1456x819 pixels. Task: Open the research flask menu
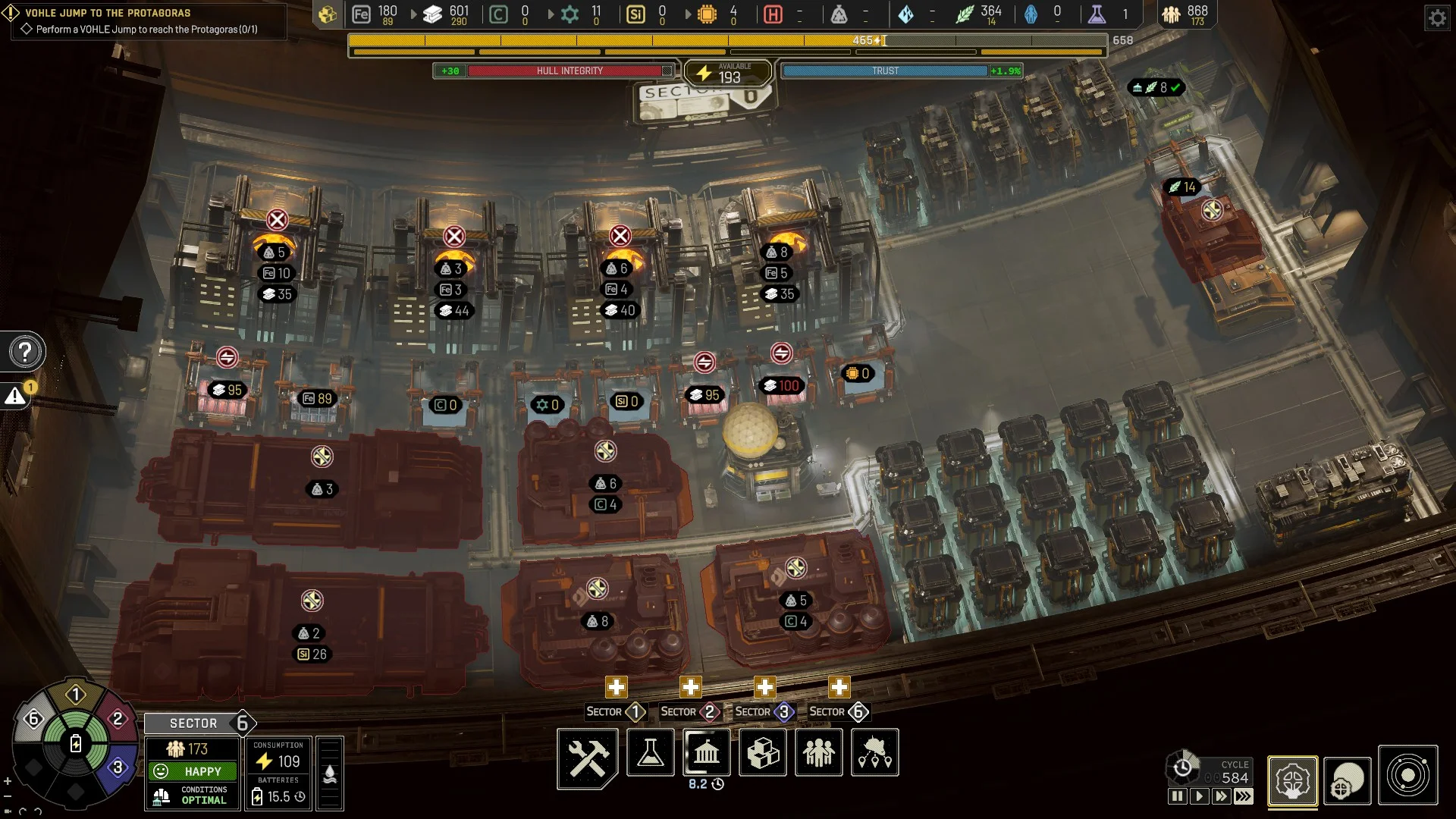click(651, 753)
